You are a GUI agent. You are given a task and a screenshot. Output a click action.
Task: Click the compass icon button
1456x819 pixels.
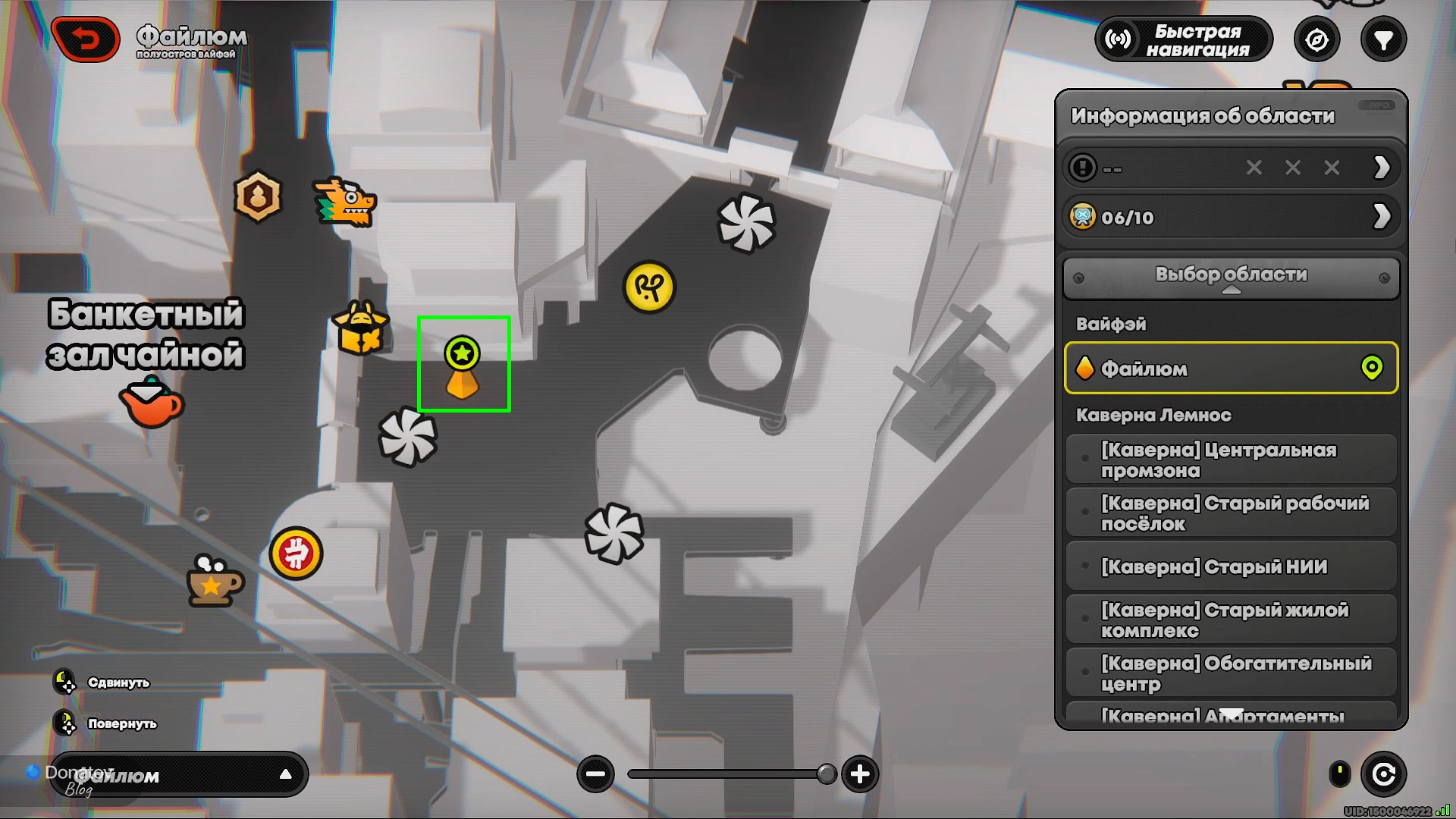click(x=1316, y=40)
